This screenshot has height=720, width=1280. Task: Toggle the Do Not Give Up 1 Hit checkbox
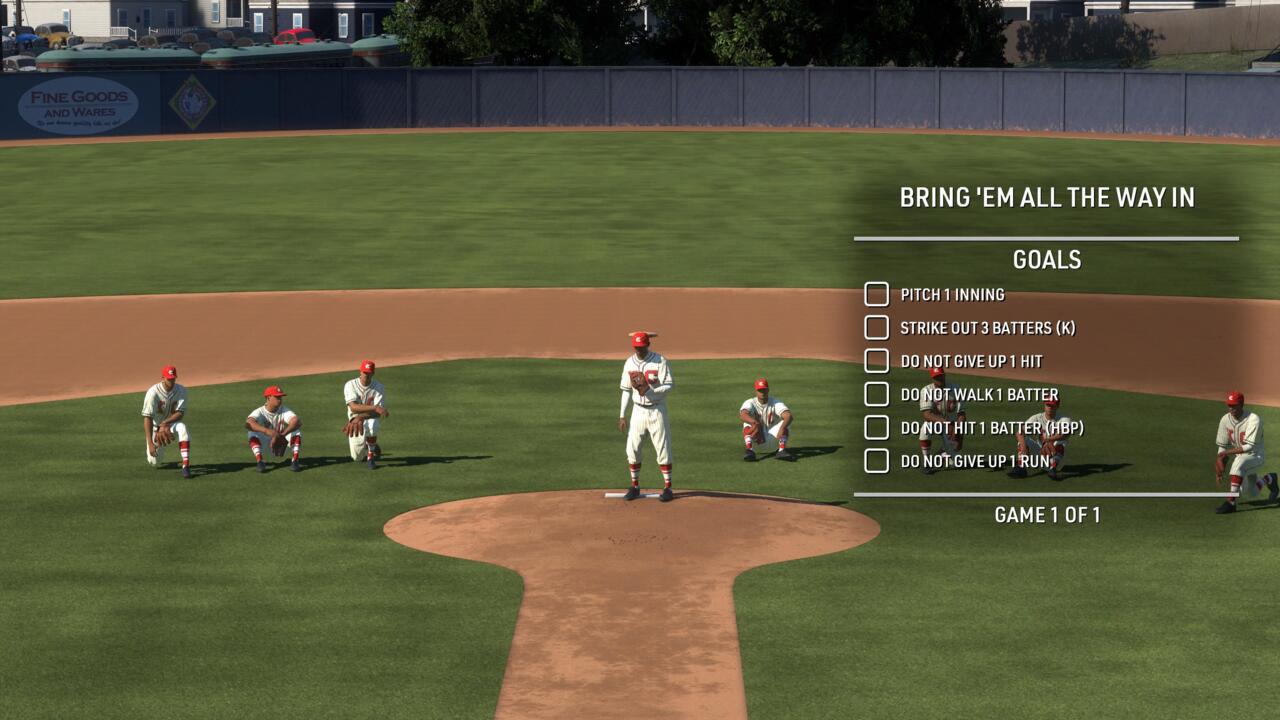click(x=876, y=361)
